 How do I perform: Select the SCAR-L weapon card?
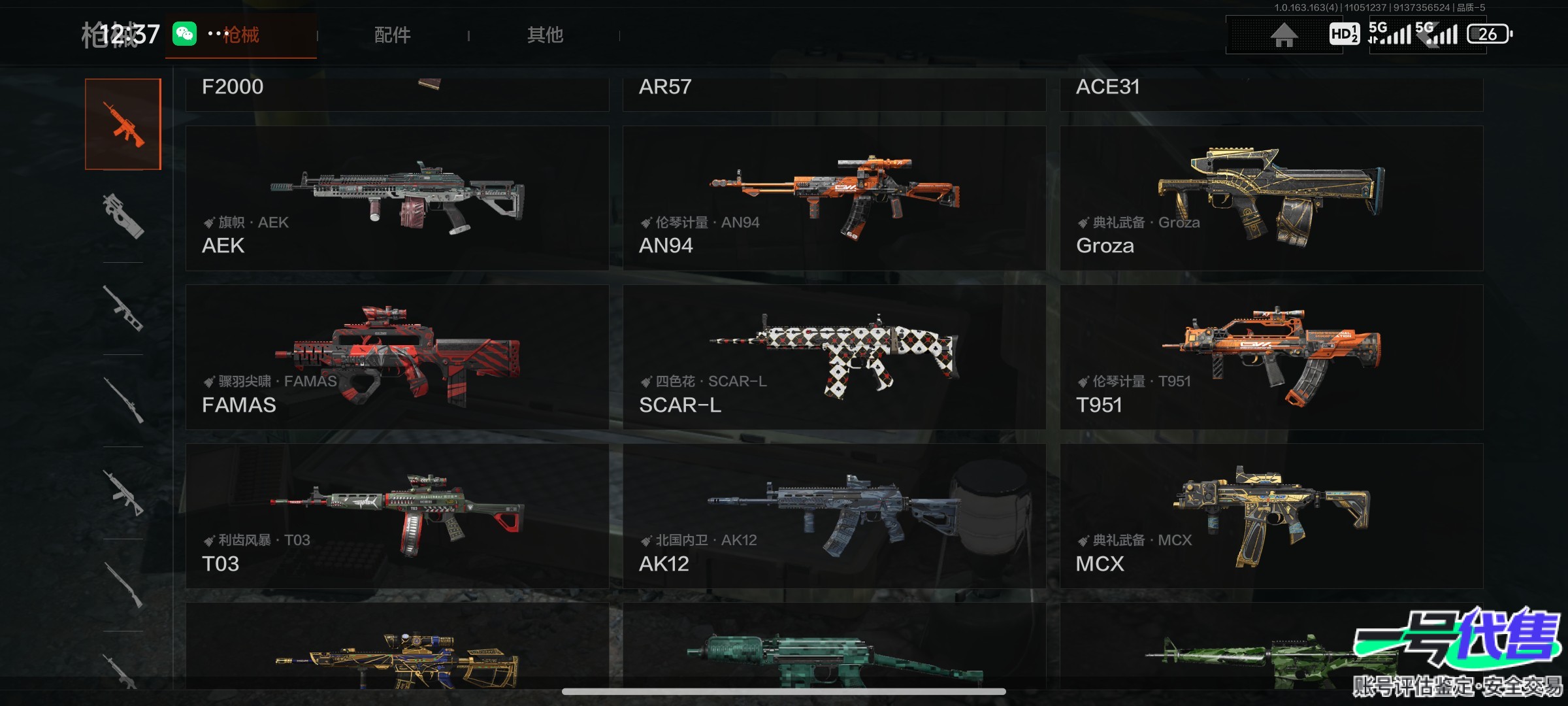point(834,357)
